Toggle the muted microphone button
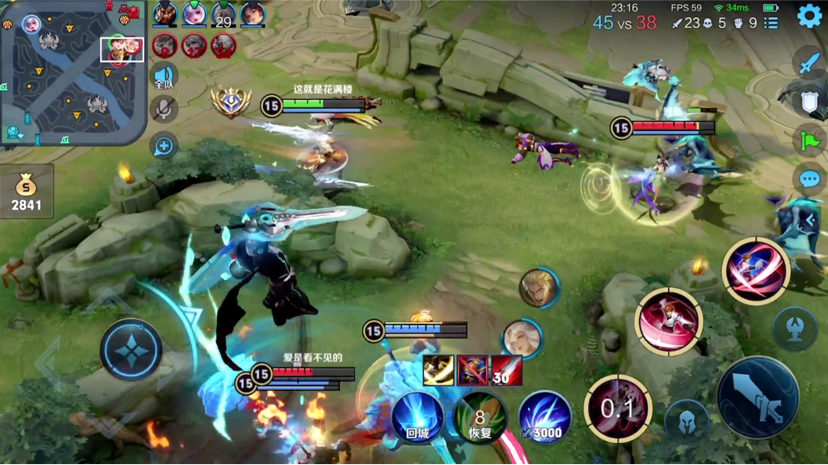 [163, 110]
